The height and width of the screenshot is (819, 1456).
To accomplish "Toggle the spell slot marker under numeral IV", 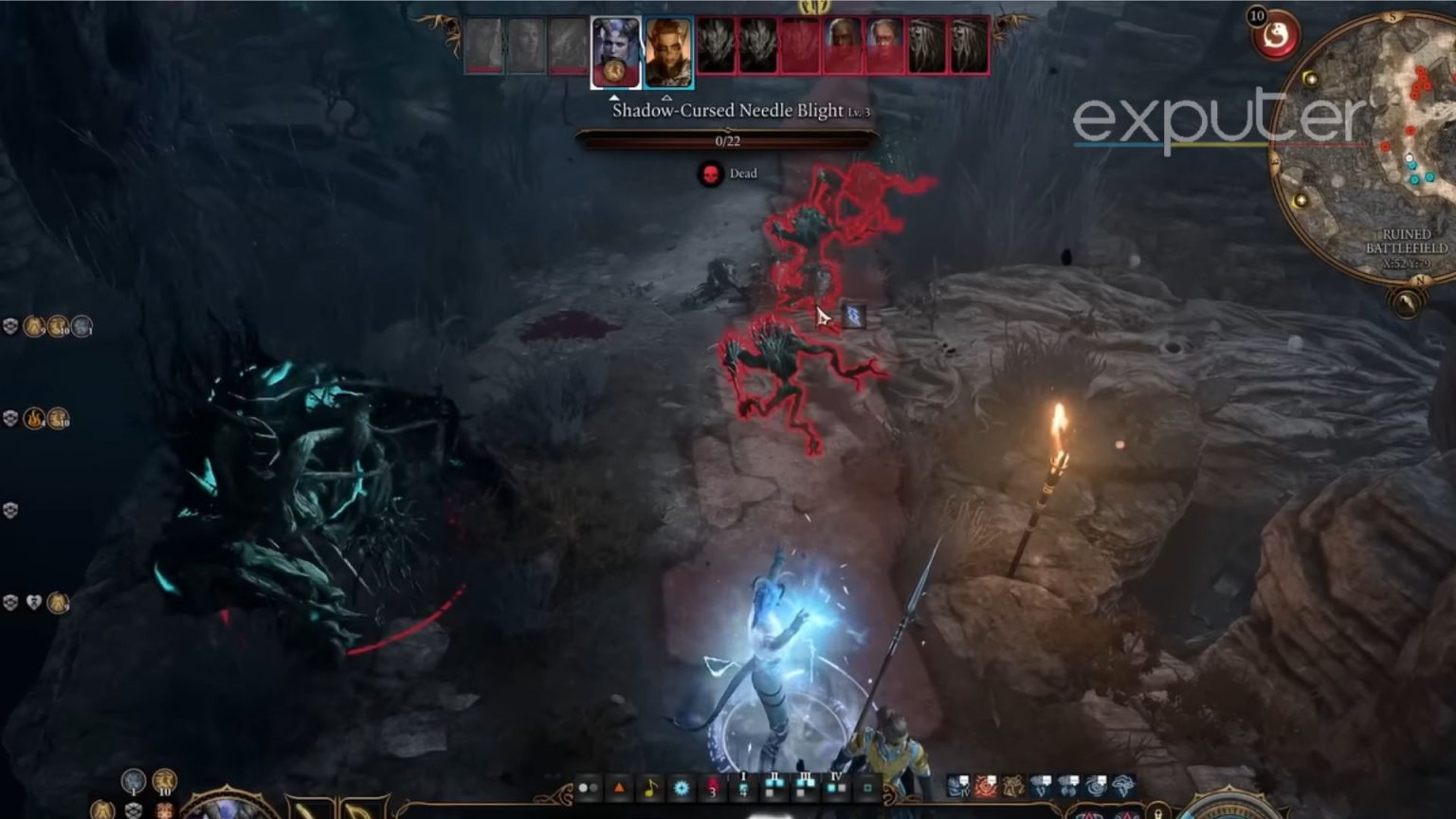I will [x=835, y=789].
